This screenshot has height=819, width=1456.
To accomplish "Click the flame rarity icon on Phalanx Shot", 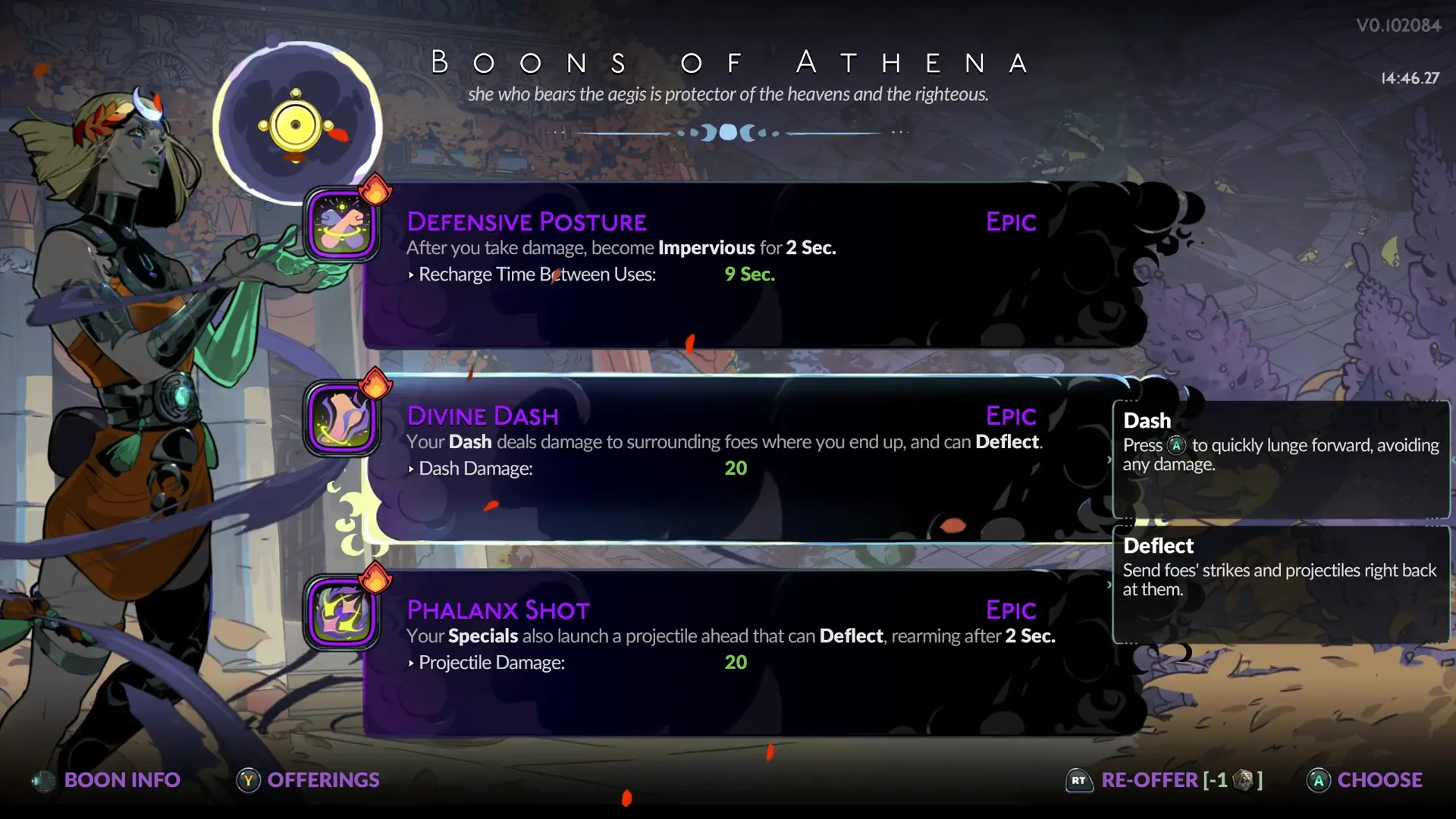I will click(377, 580).
